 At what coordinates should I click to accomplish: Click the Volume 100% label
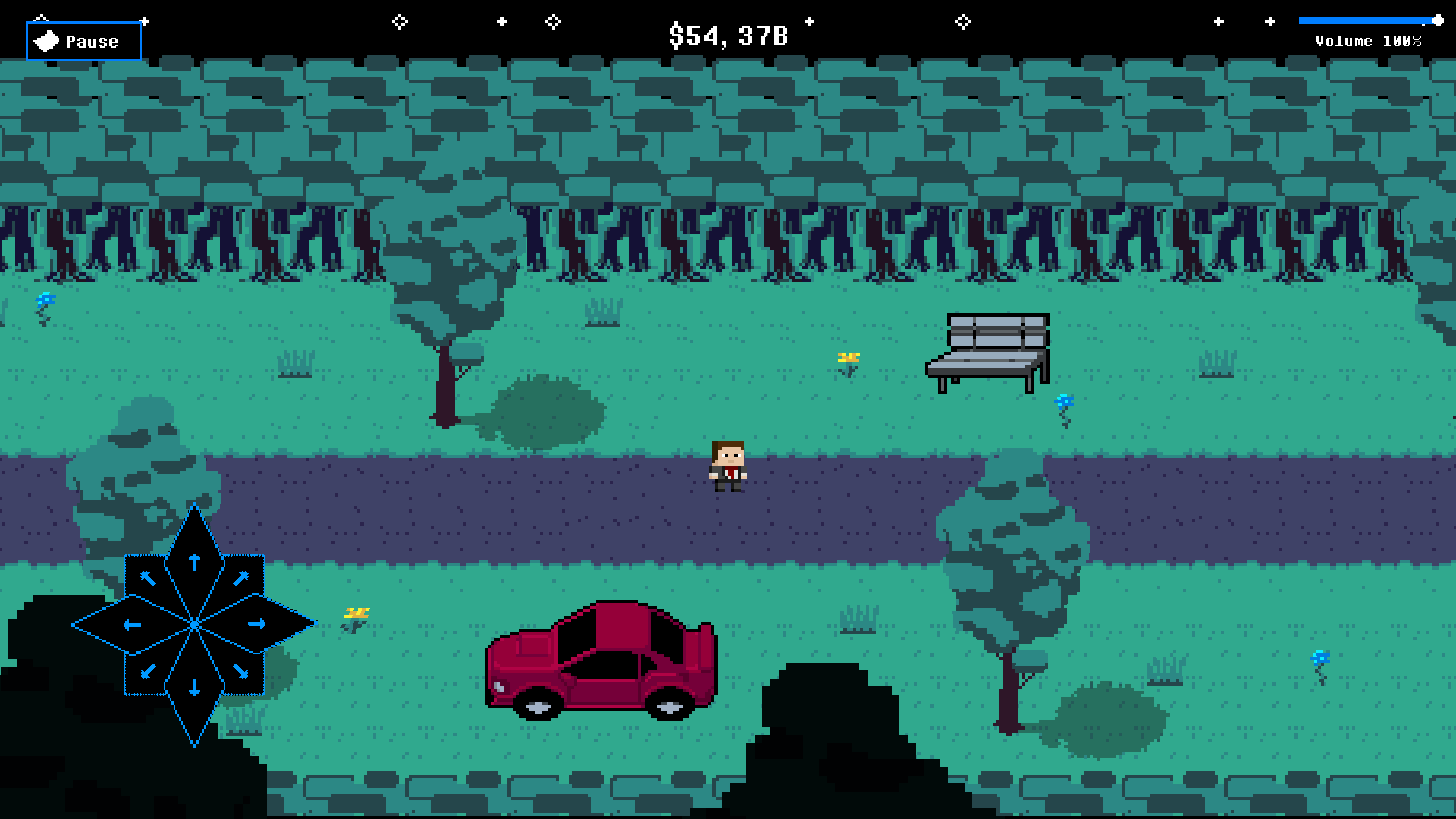pyautogui.click(x=1369, y=42)
